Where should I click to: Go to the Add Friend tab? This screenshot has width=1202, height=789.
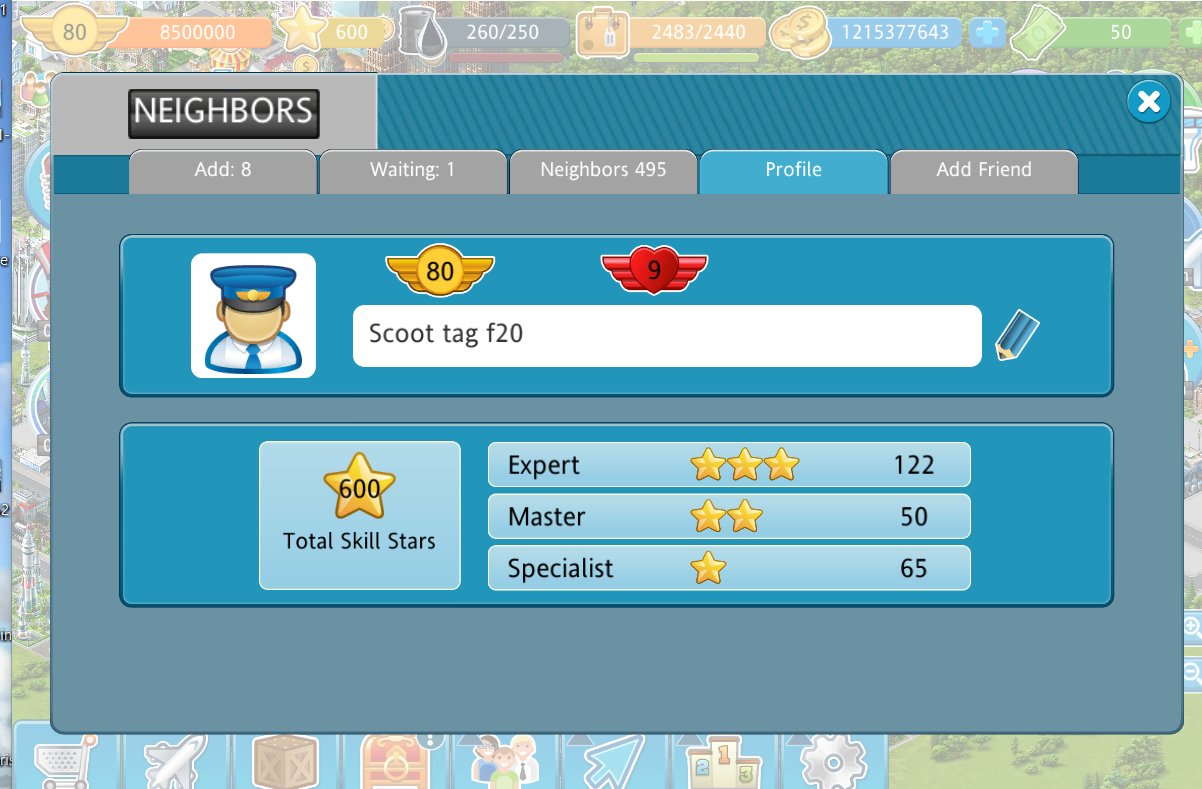coord(983,170)
